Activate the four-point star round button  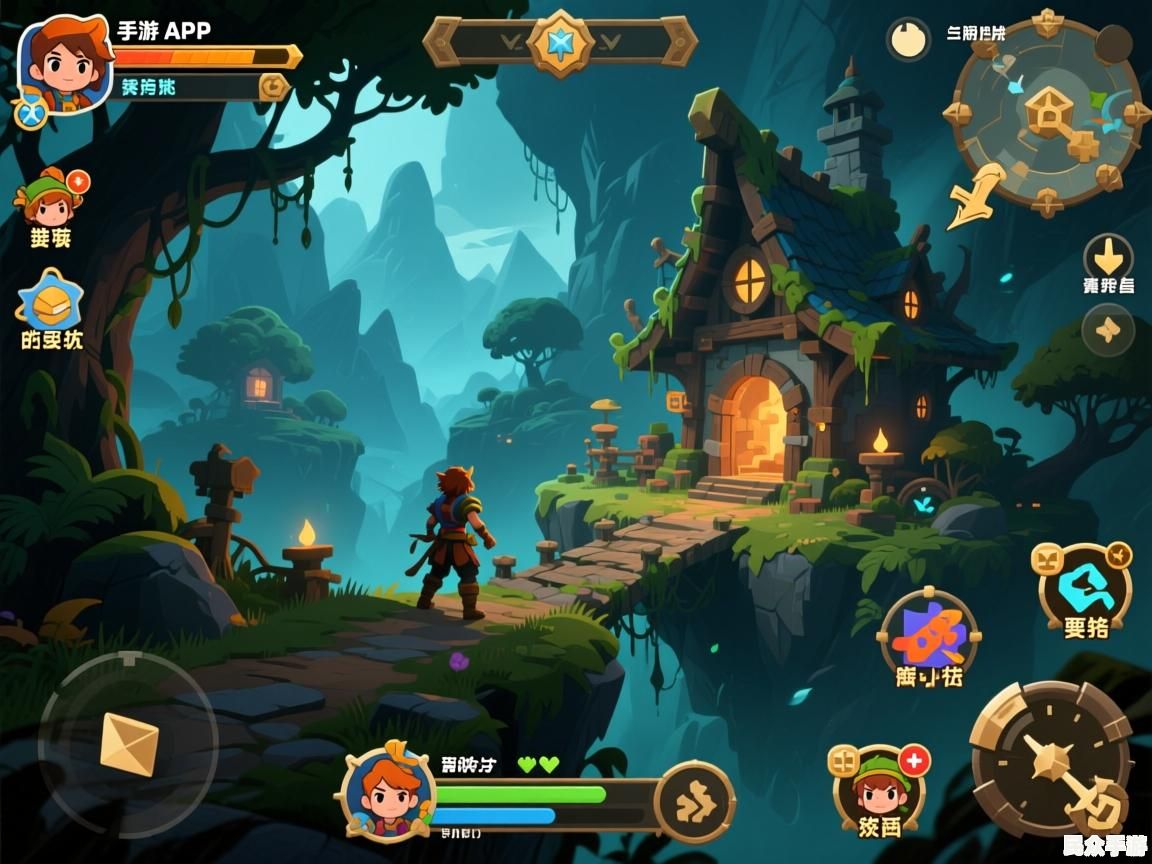[x=1108, y=330]
